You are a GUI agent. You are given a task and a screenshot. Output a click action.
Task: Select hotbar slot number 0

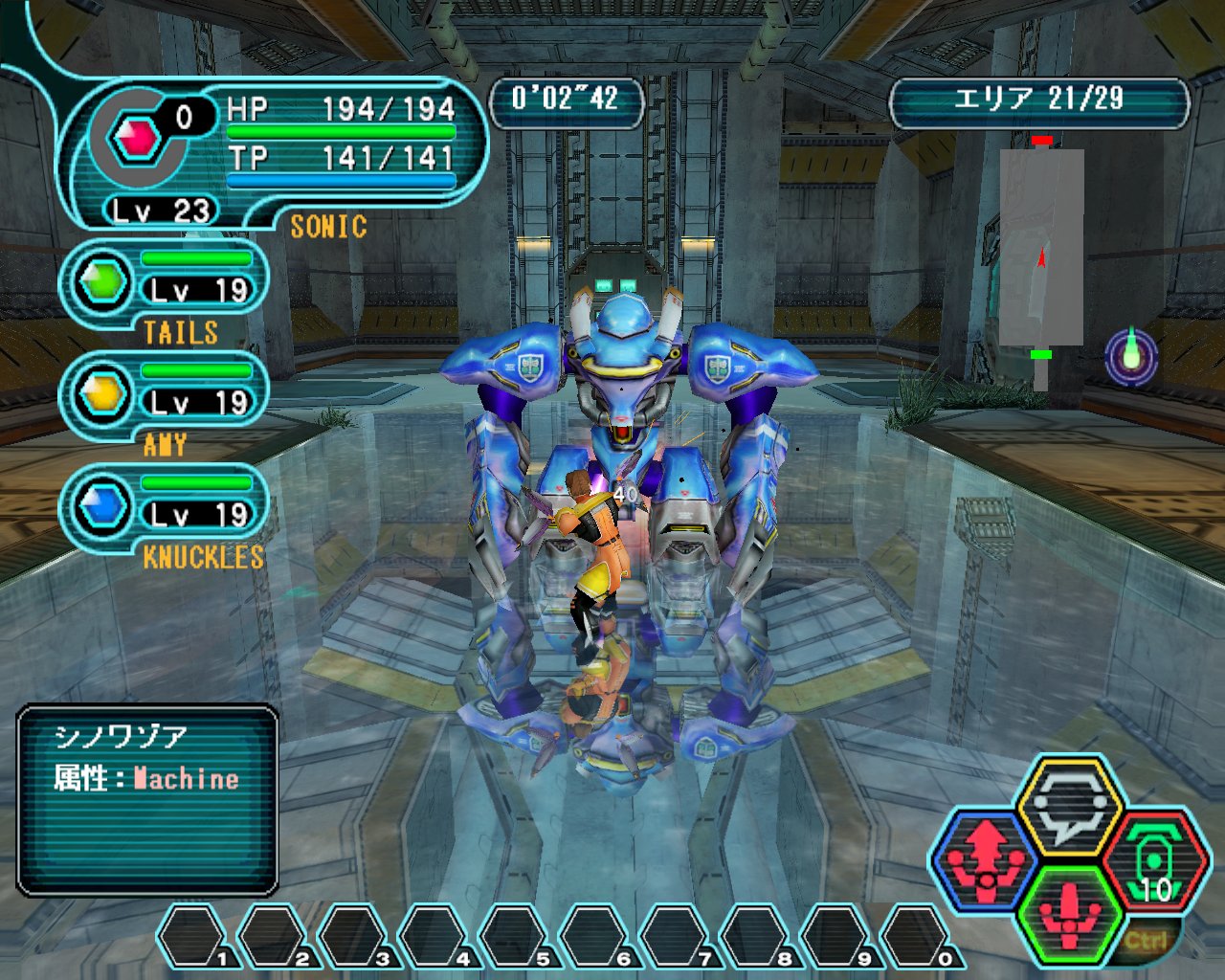(916, 937)
